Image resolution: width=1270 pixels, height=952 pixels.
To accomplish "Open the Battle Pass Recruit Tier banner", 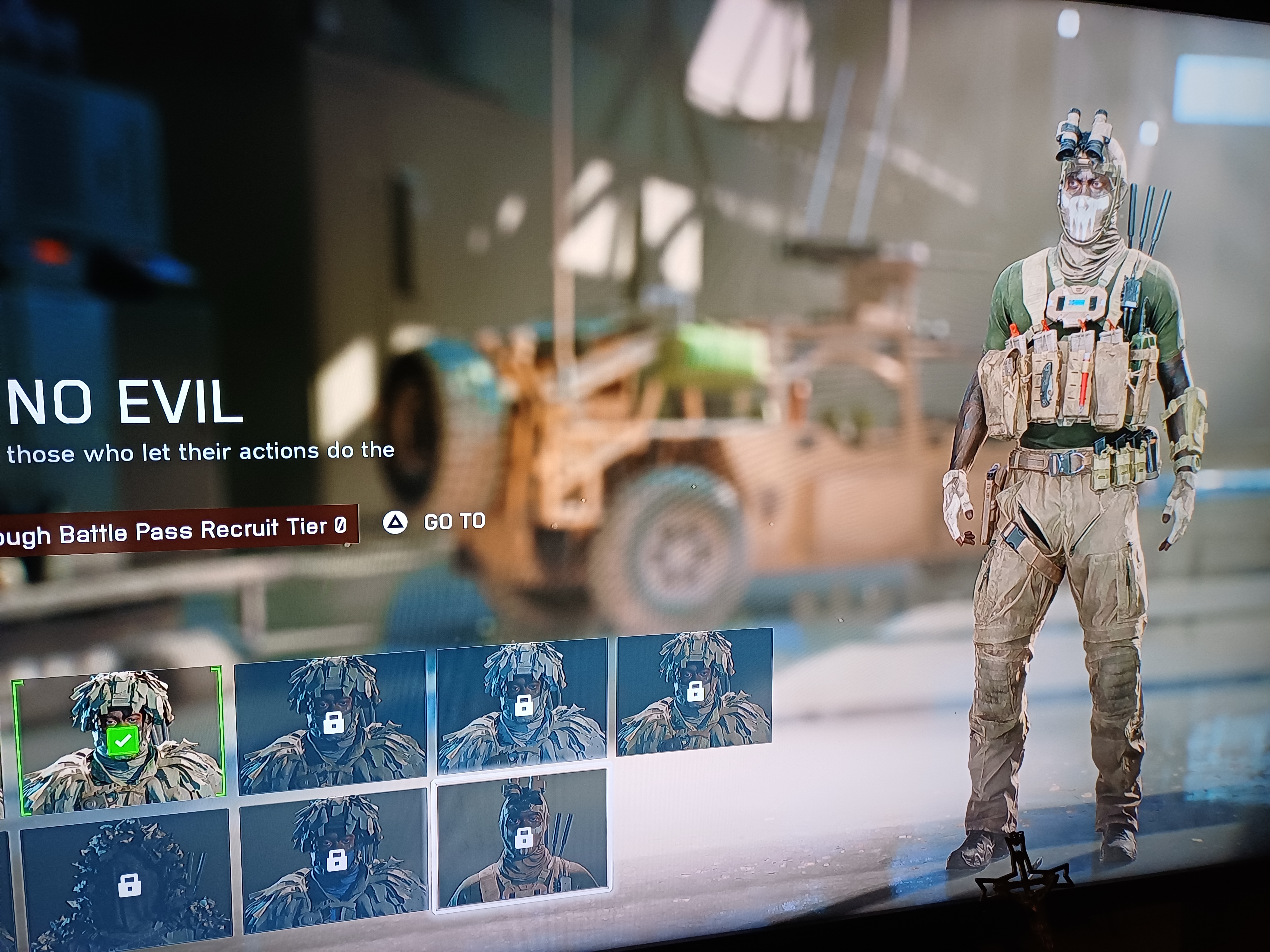I will click(178, 529).
